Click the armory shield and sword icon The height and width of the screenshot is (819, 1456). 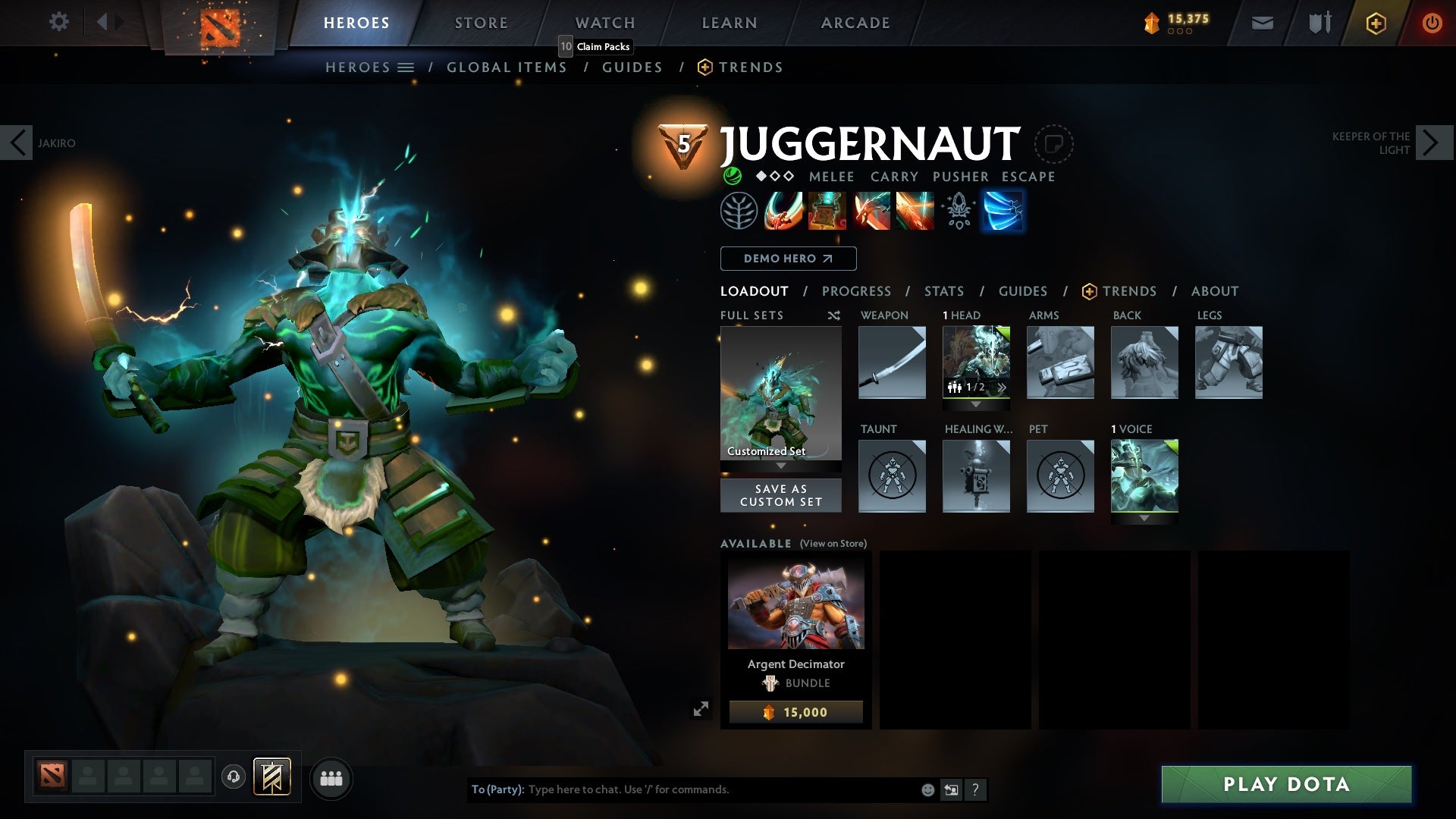pos(1318,23)
